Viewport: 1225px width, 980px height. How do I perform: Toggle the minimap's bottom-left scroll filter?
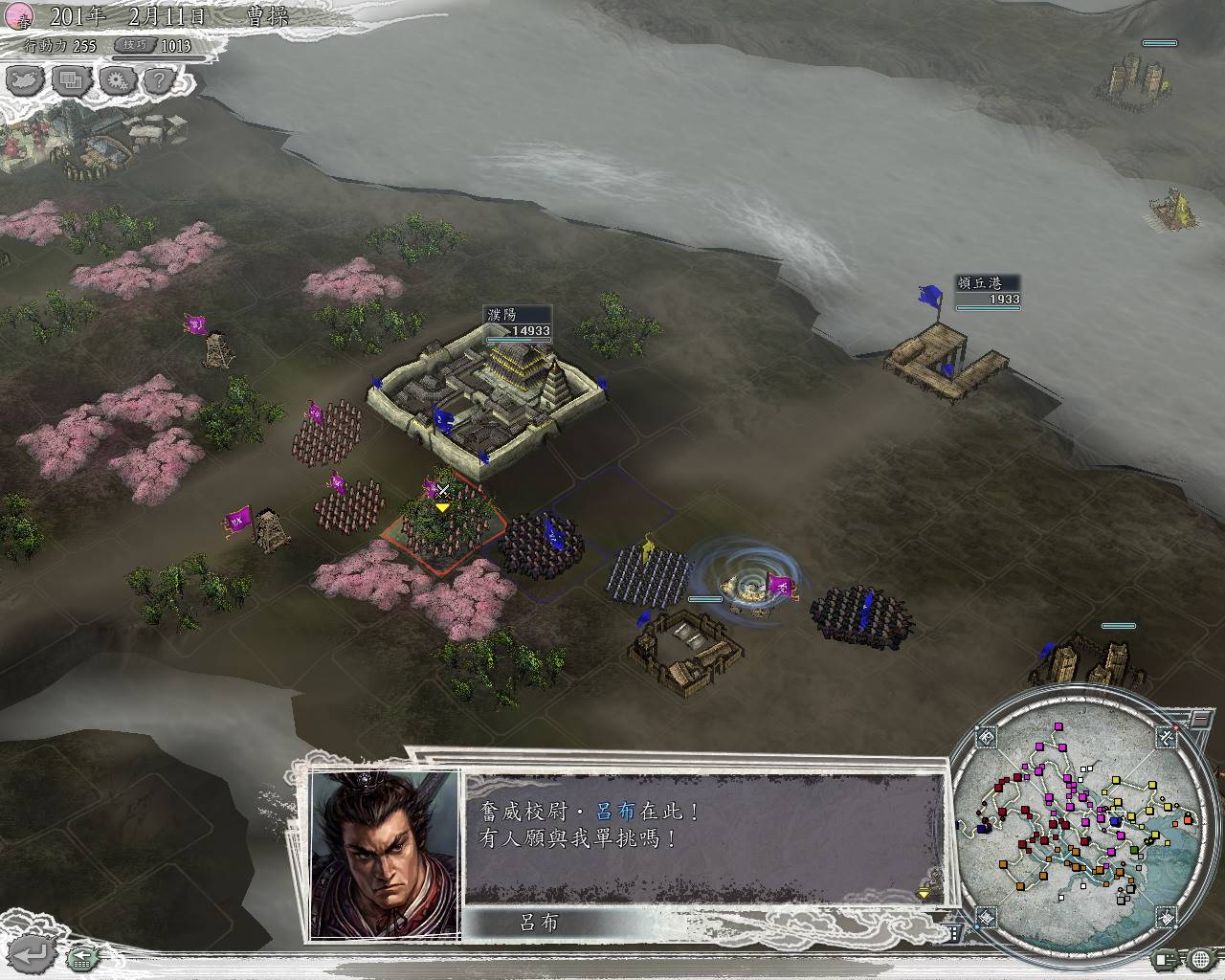[986, 919]
